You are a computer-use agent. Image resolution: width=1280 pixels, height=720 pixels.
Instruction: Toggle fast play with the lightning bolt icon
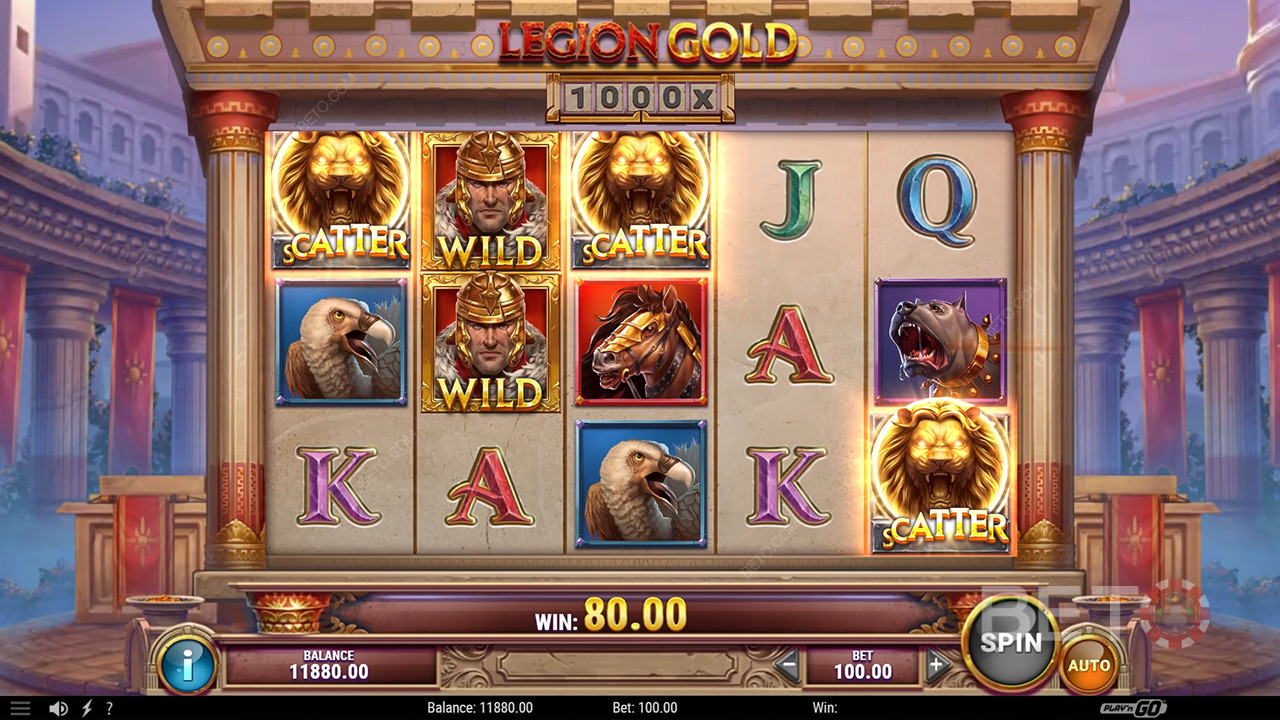(x=87, y=708)
